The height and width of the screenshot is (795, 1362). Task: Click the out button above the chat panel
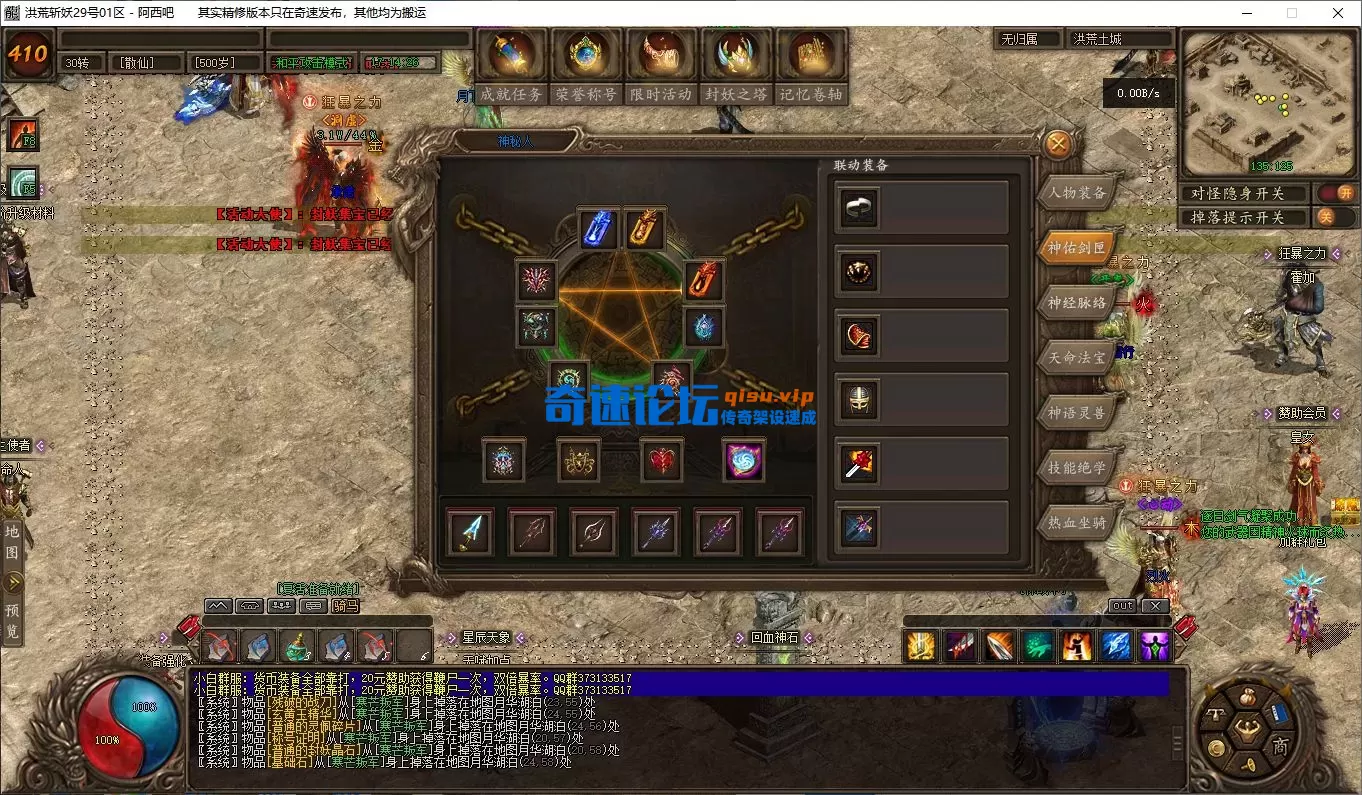pos(1122,605)
